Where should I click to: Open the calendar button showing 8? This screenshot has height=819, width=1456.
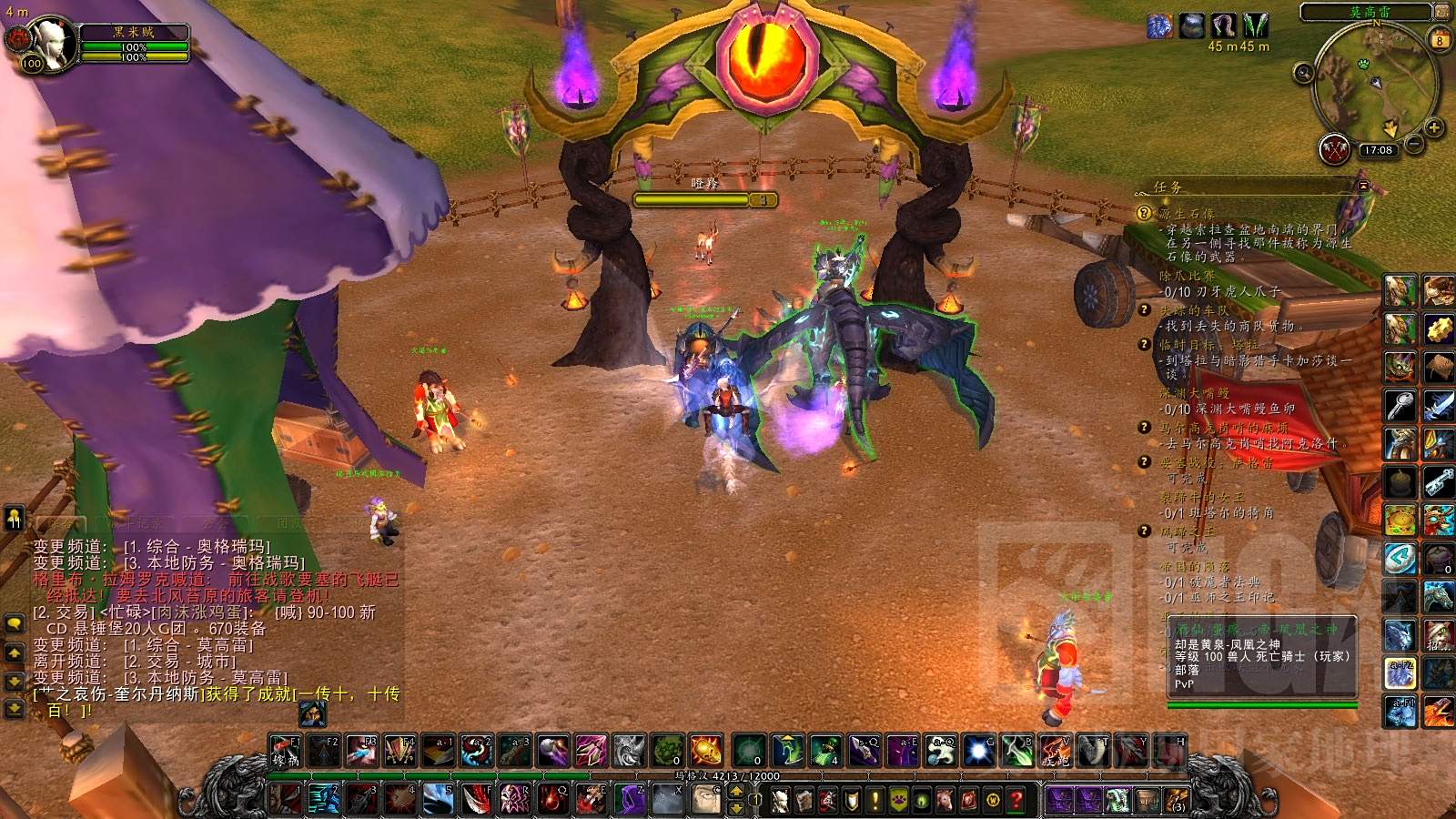point(1440,40)
